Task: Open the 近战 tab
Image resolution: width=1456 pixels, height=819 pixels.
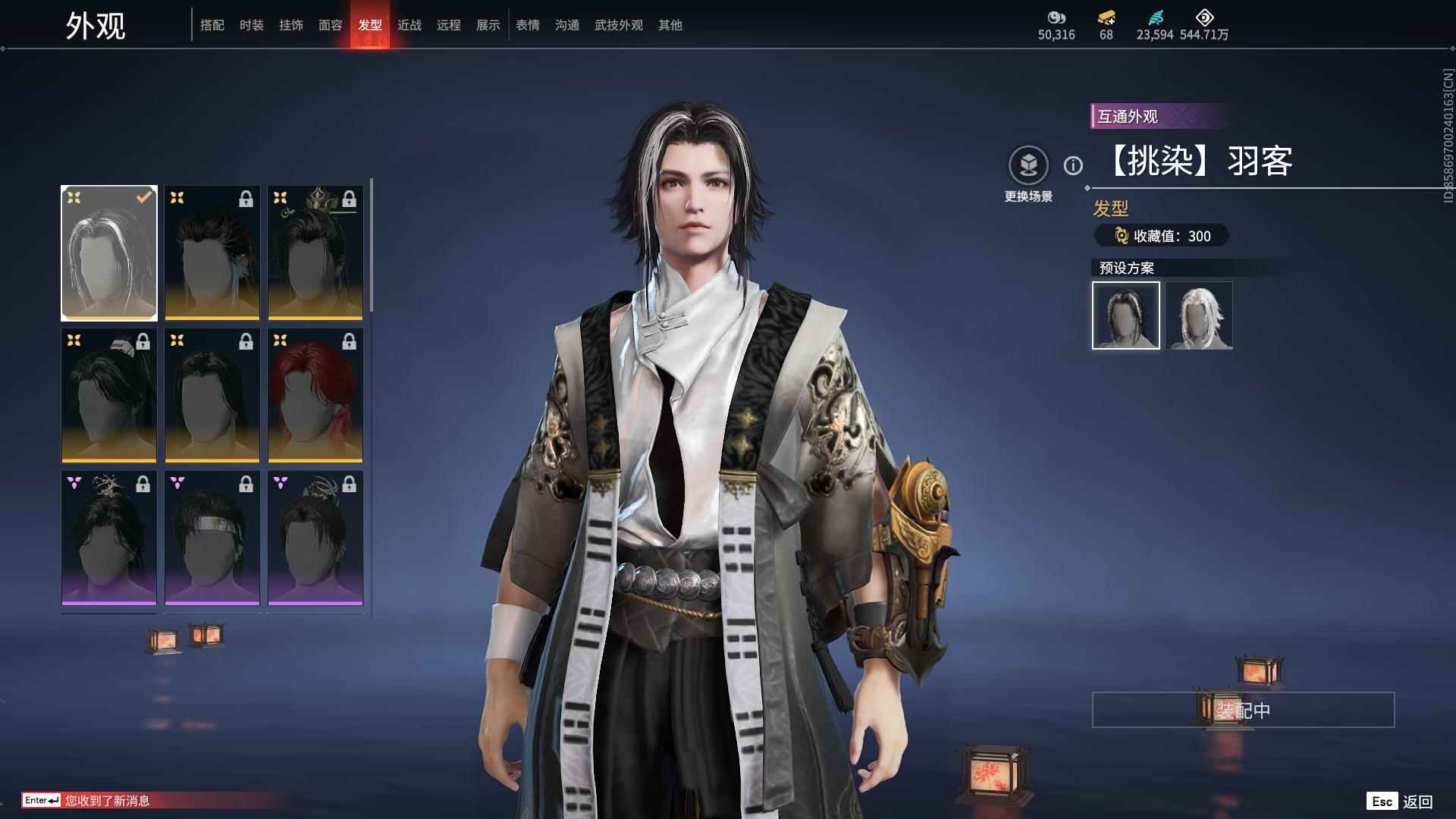Action: (x=409, y=25)
